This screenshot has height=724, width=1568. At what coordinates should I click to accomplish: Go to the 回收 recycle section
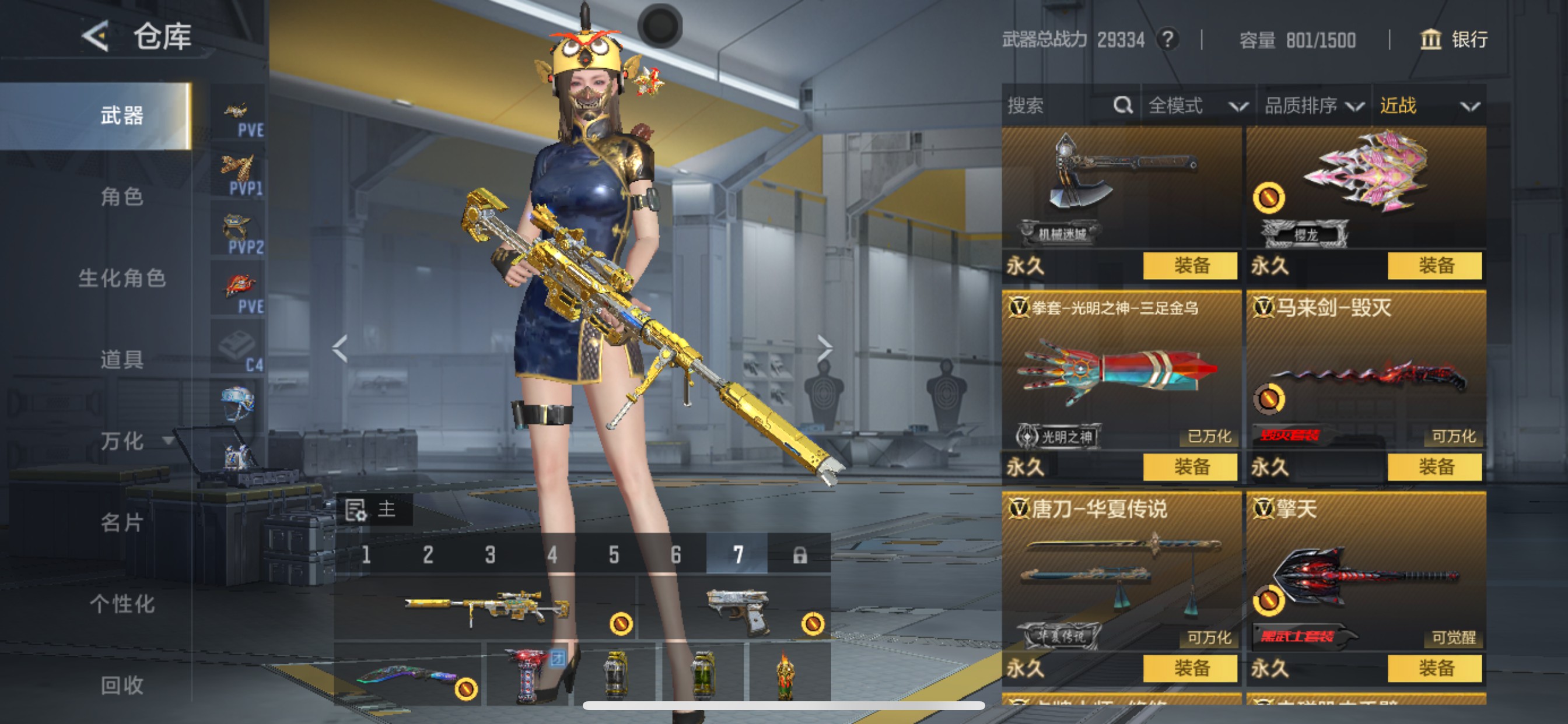122,685
